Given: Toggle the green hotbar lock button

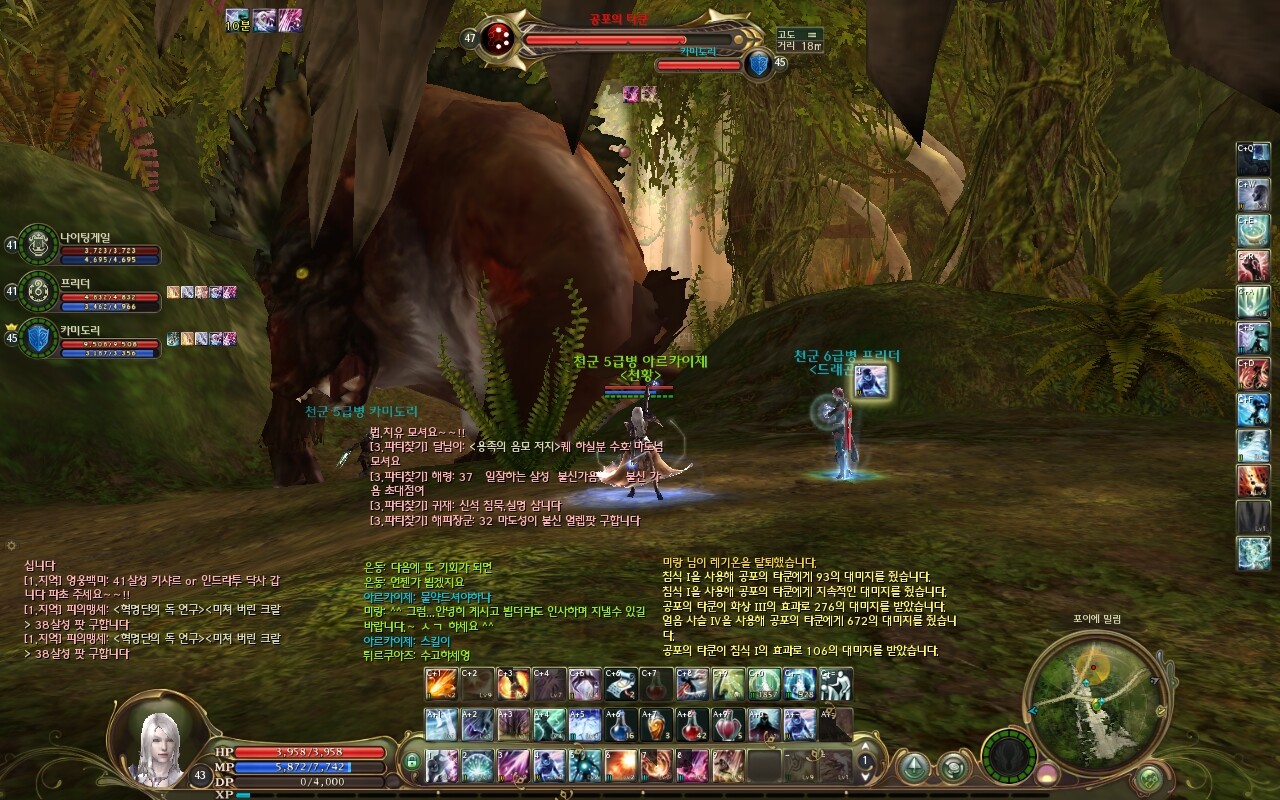Looking at the screenshot, I should (x=410, y=763).
